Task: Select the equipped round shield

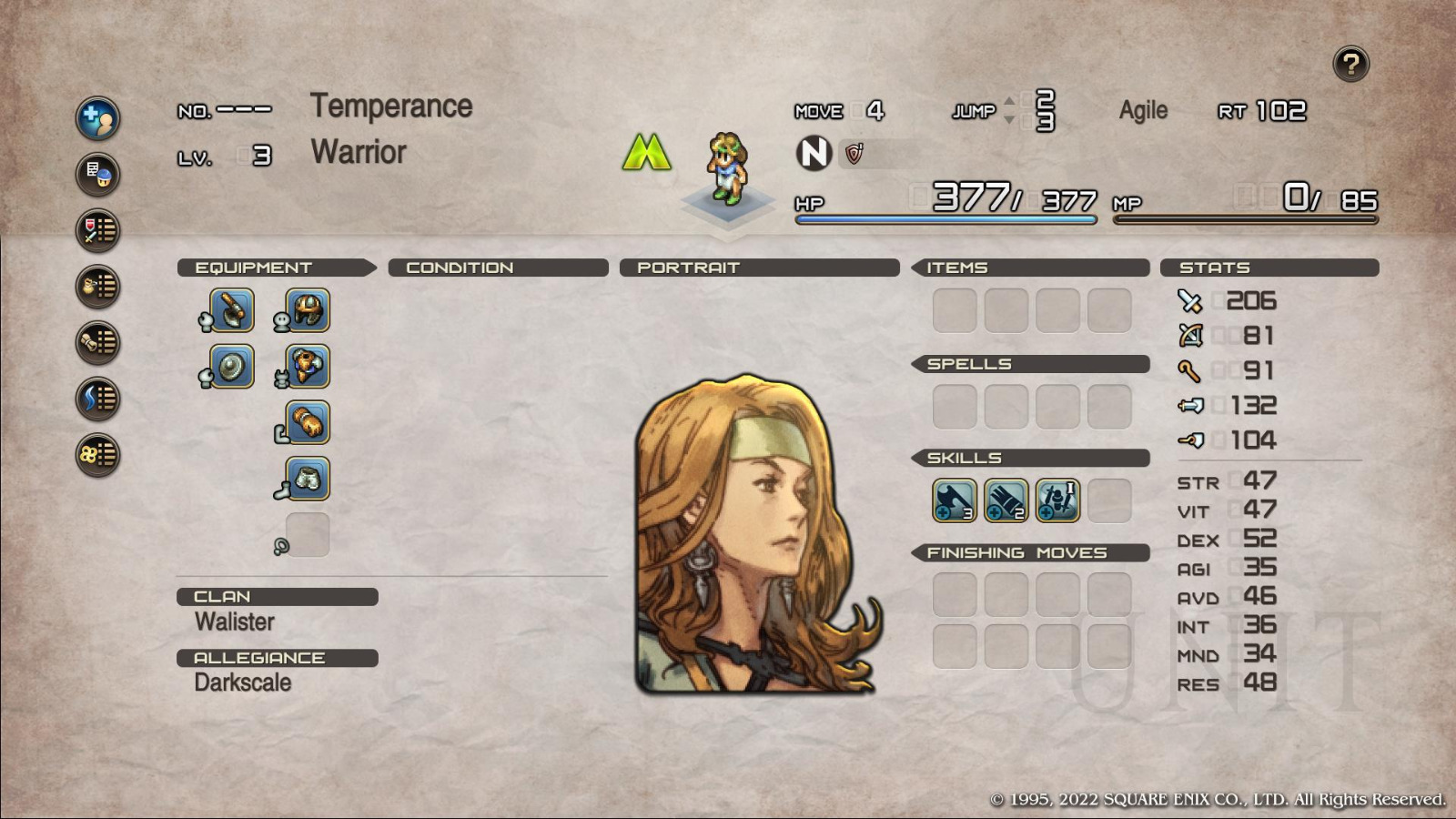Action: (x=232, y=367)
